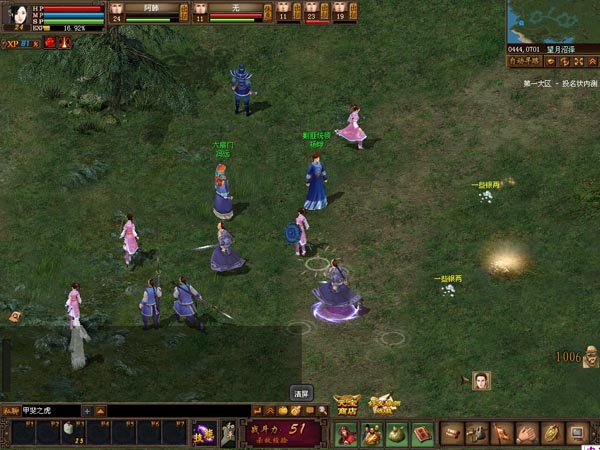Open the 技能 skill button on the hotbar
Image resolution: width=600 pixels, height=450 pixels.
(204, 432)
